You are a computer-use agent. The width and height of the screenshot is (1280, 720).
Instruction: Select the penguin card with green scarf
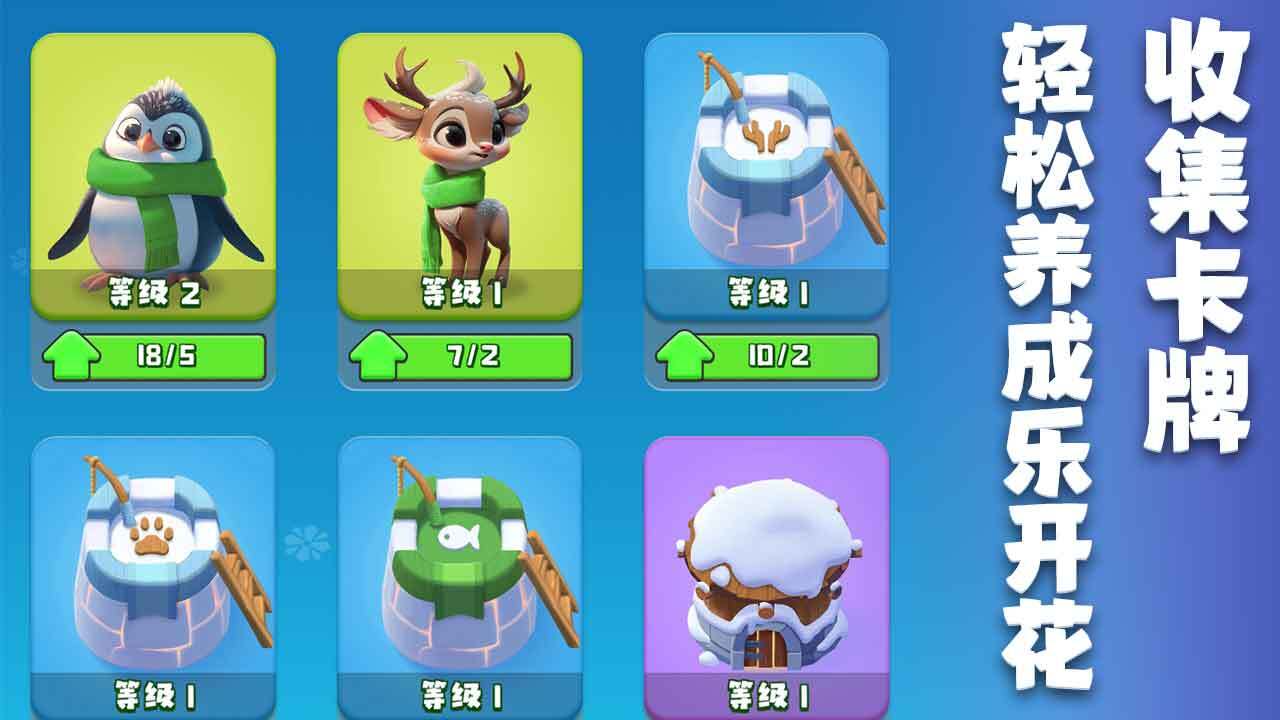[x=153, y=175]
